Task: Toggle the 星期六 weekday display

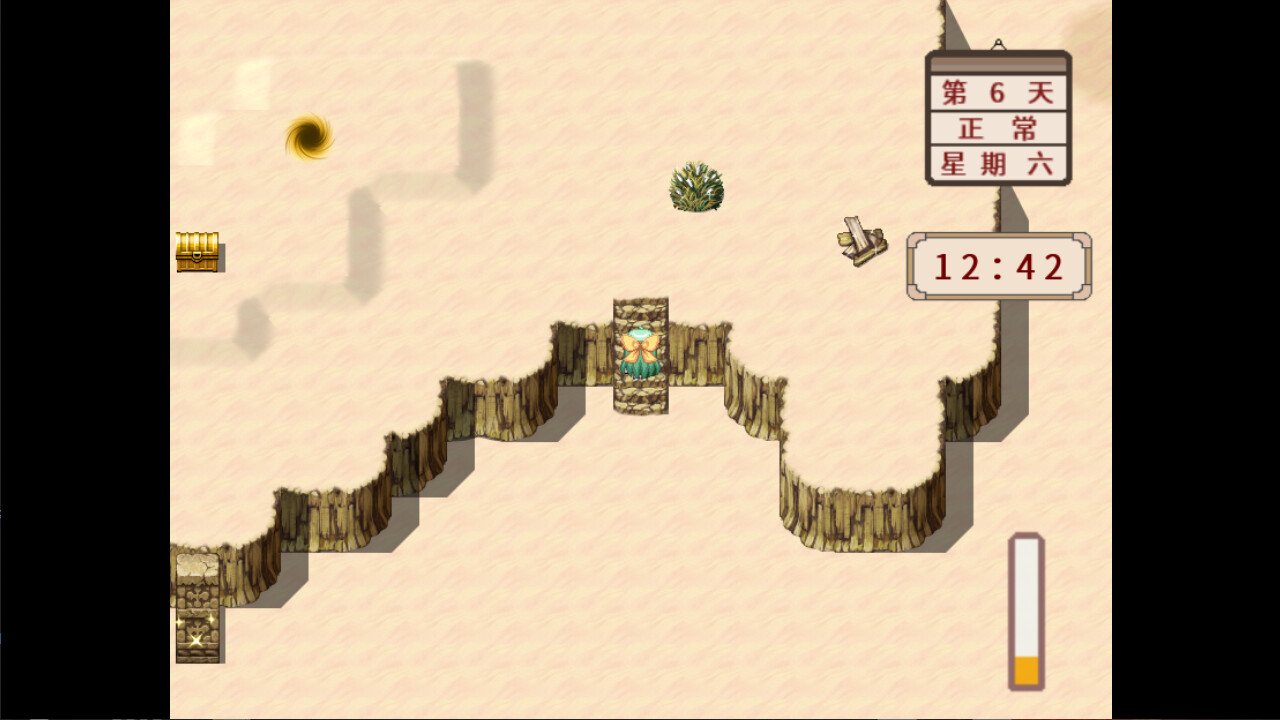Action: point(997,163)
